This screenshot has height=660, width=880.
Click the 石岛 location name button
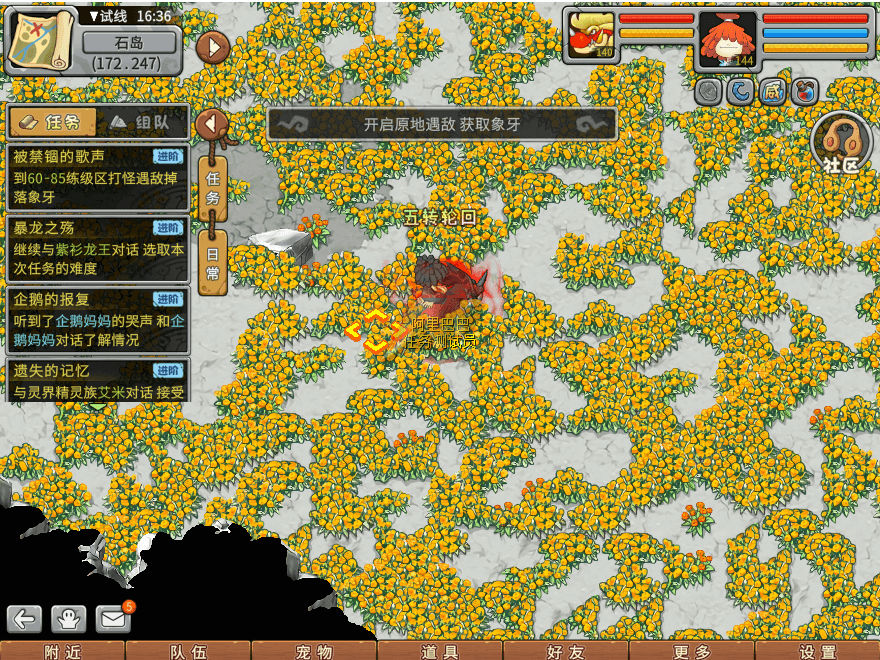pos(130,43)
